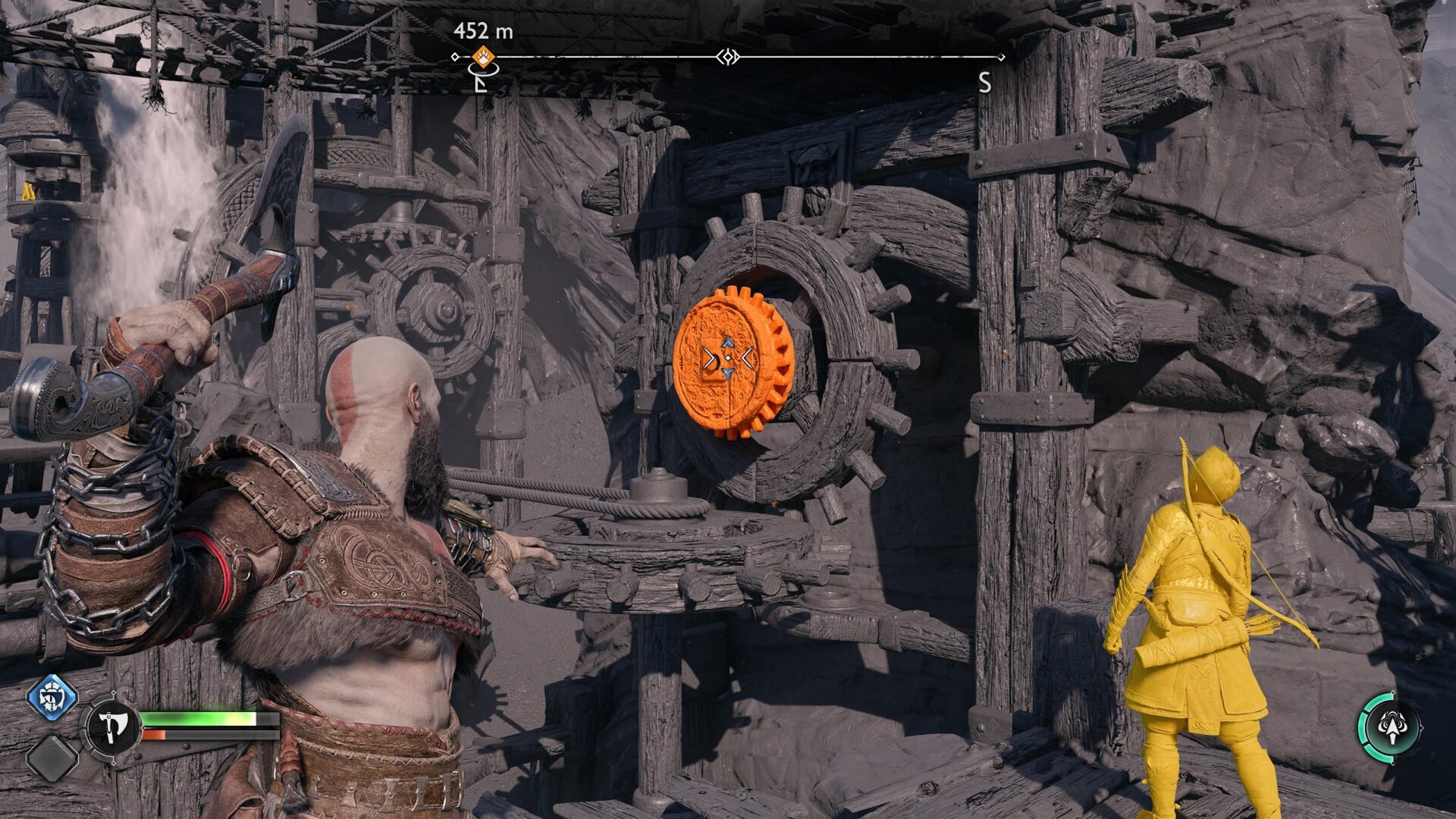
Task: Click the downward blue arrow on the orange gear
Action: pos(728,372)
